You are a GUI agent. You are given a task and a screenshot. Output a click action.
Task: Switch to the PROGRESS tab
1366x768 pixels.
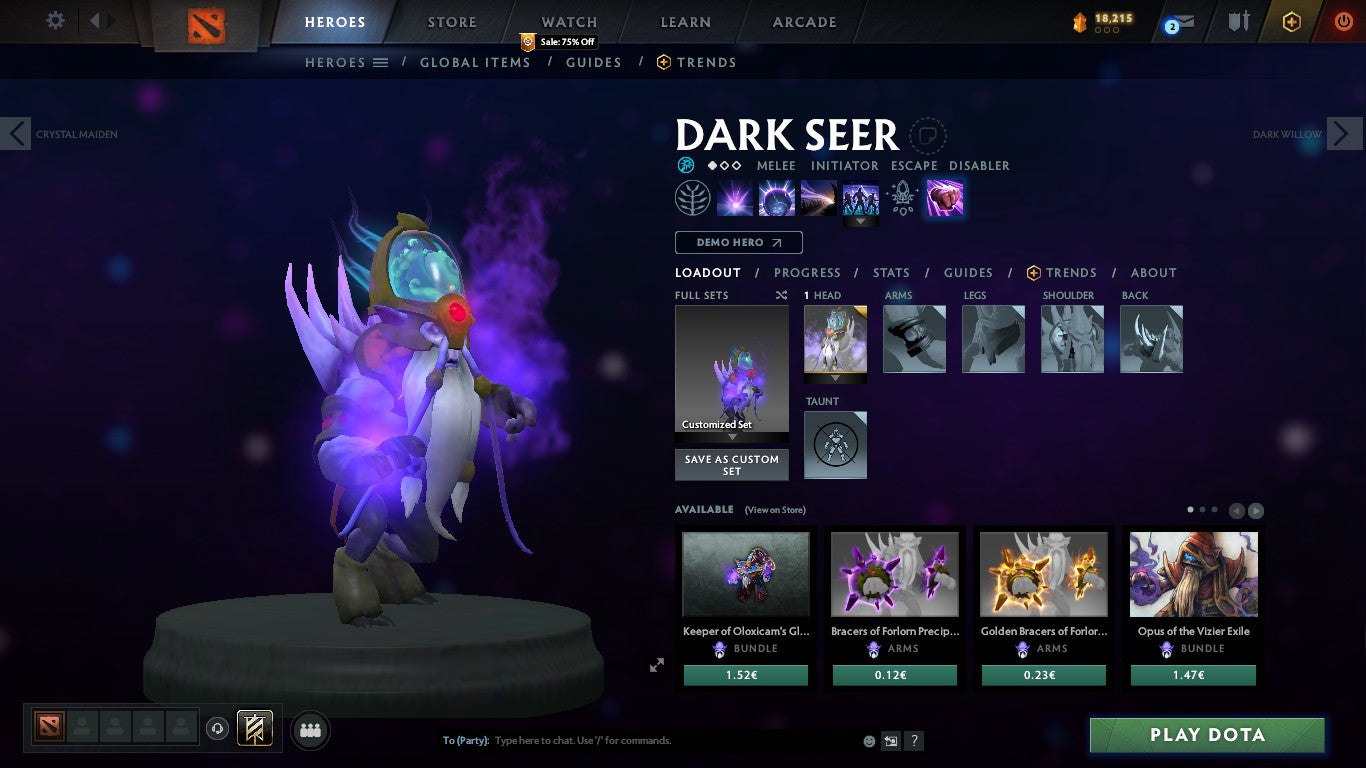pyautogui.click(x=808, y=272)
